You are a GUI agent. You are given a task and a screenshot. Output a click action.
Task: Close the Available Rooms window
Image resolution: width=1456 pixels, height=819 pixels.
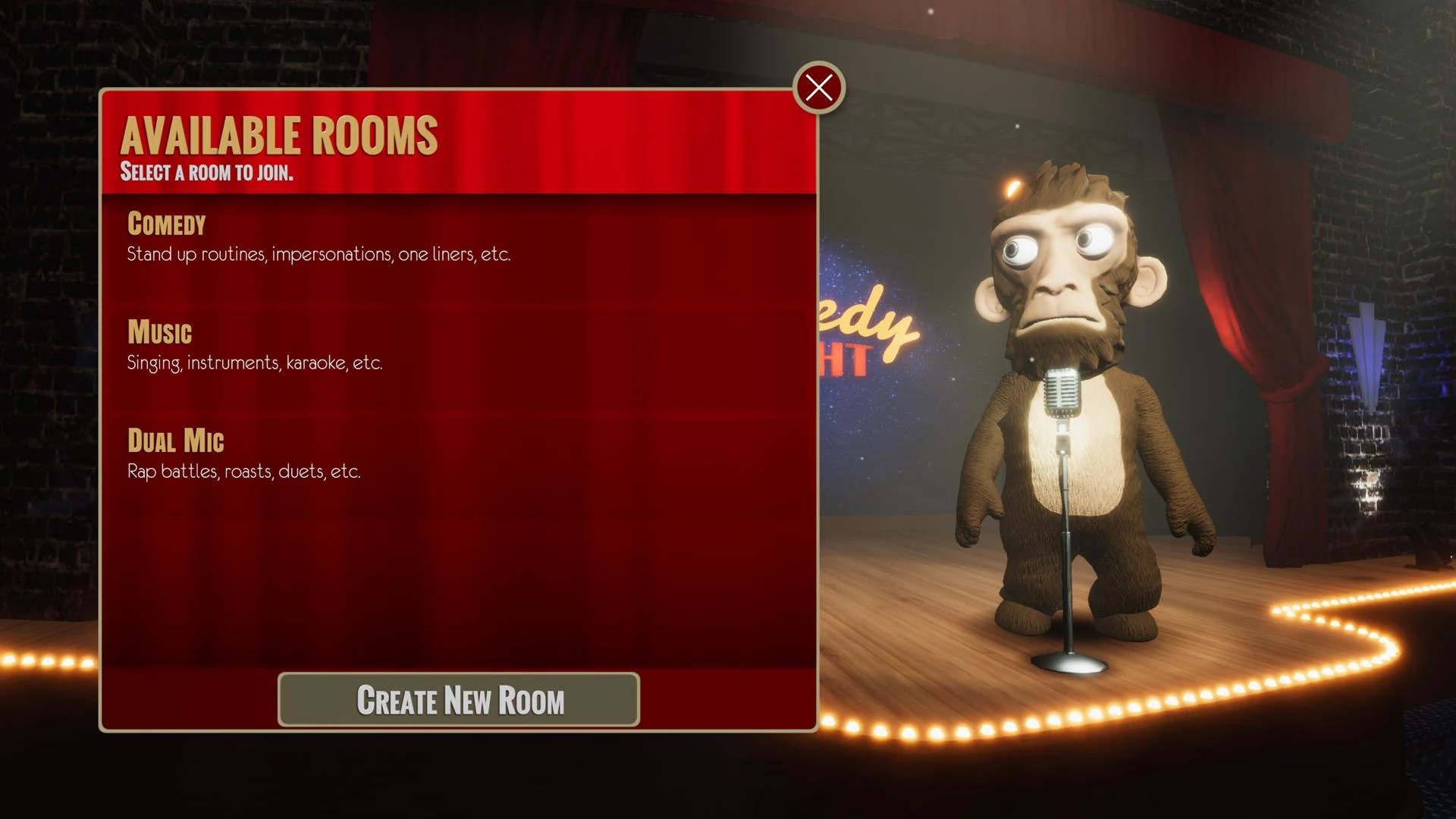819,88
